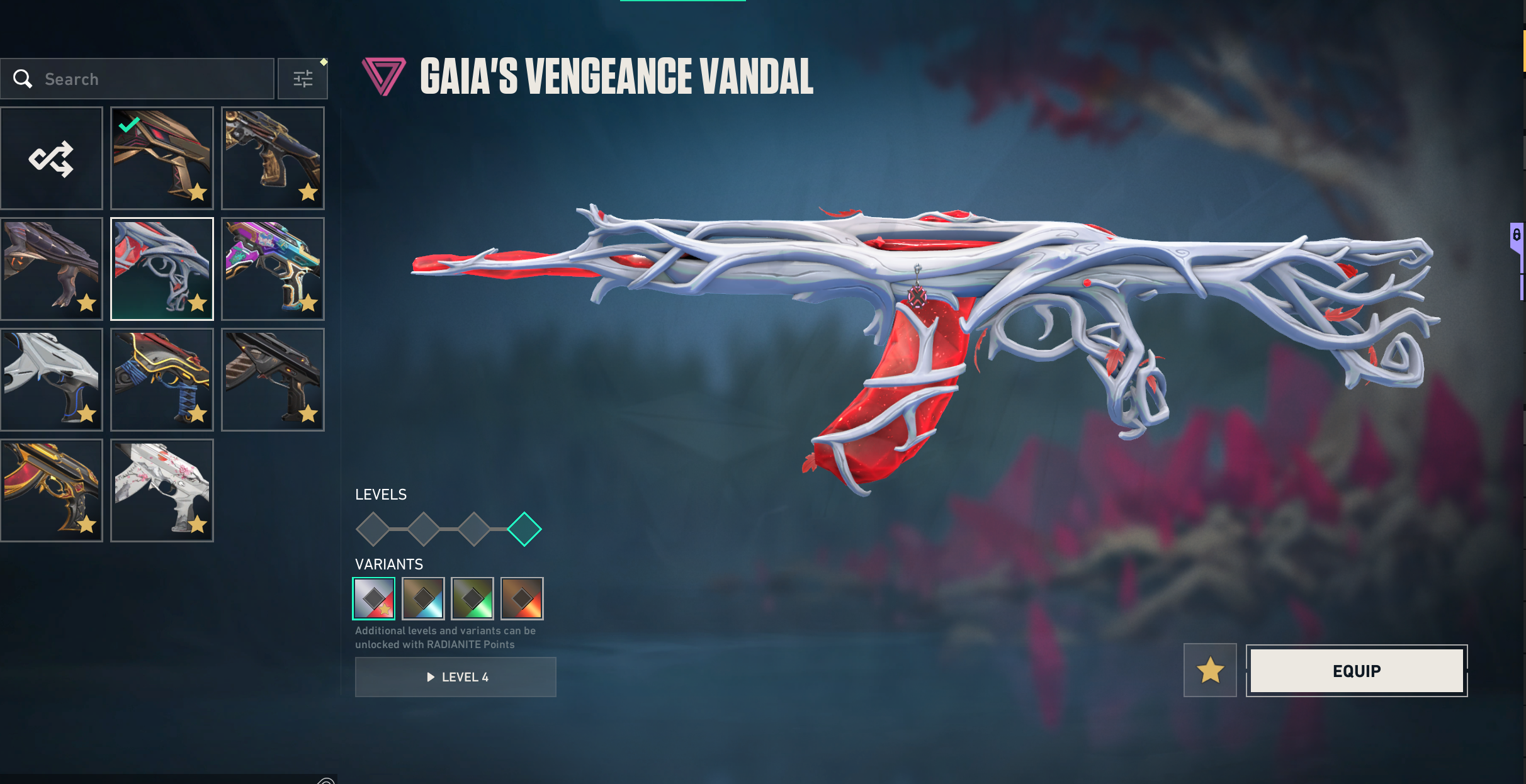This screenshot has width=1526, height=784.
Task: Switch to the blue variant swatch
Action: pyautogui.click(x=423, y=598)
